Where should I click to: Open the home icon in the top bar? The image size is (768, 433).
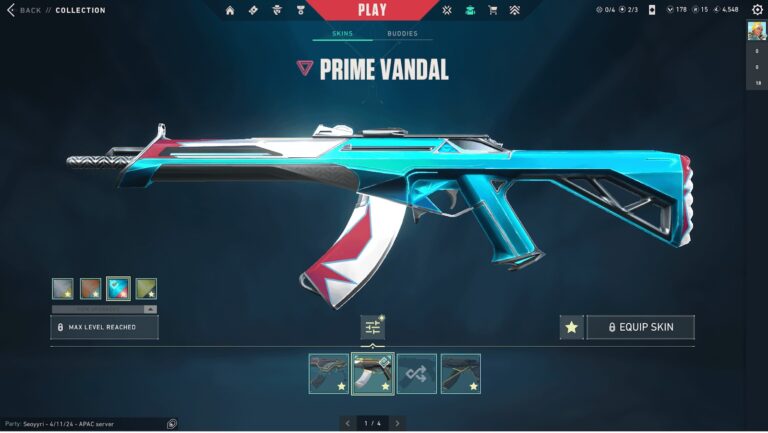coord(230,10)
